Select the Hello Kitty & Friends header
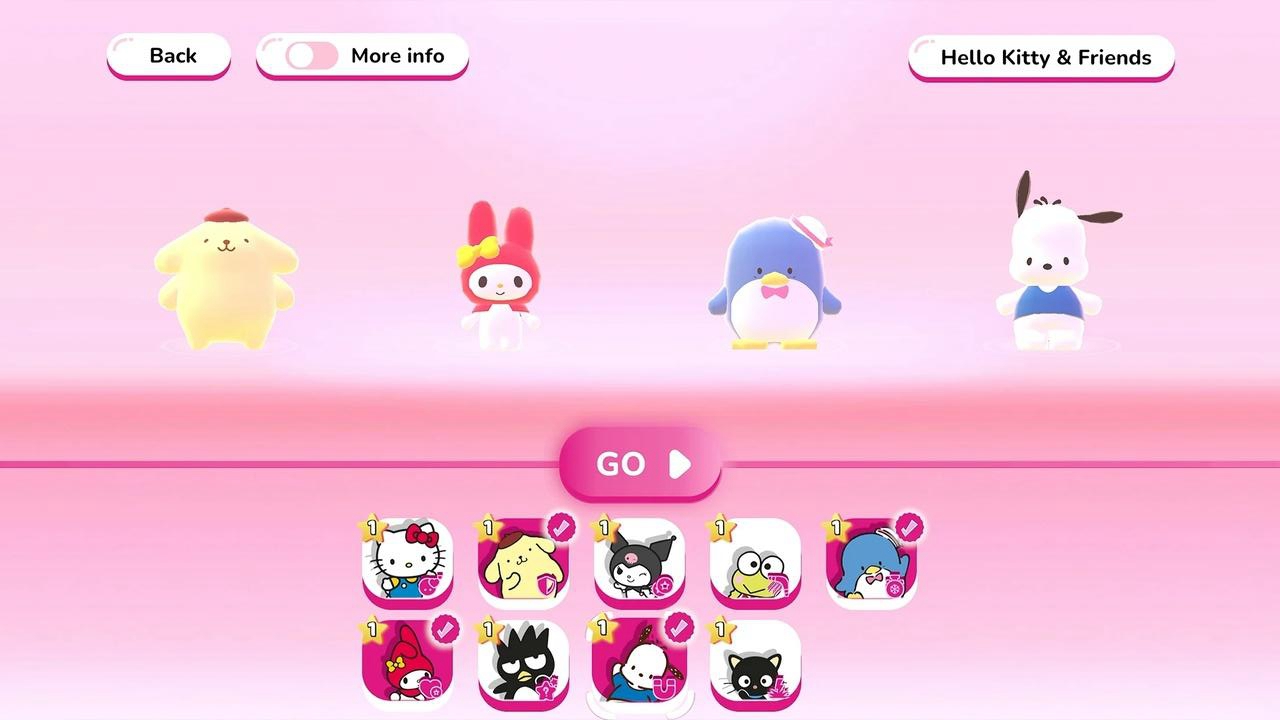The height and width of the screenshot is (720, 1280). [x=1040, y=58]
